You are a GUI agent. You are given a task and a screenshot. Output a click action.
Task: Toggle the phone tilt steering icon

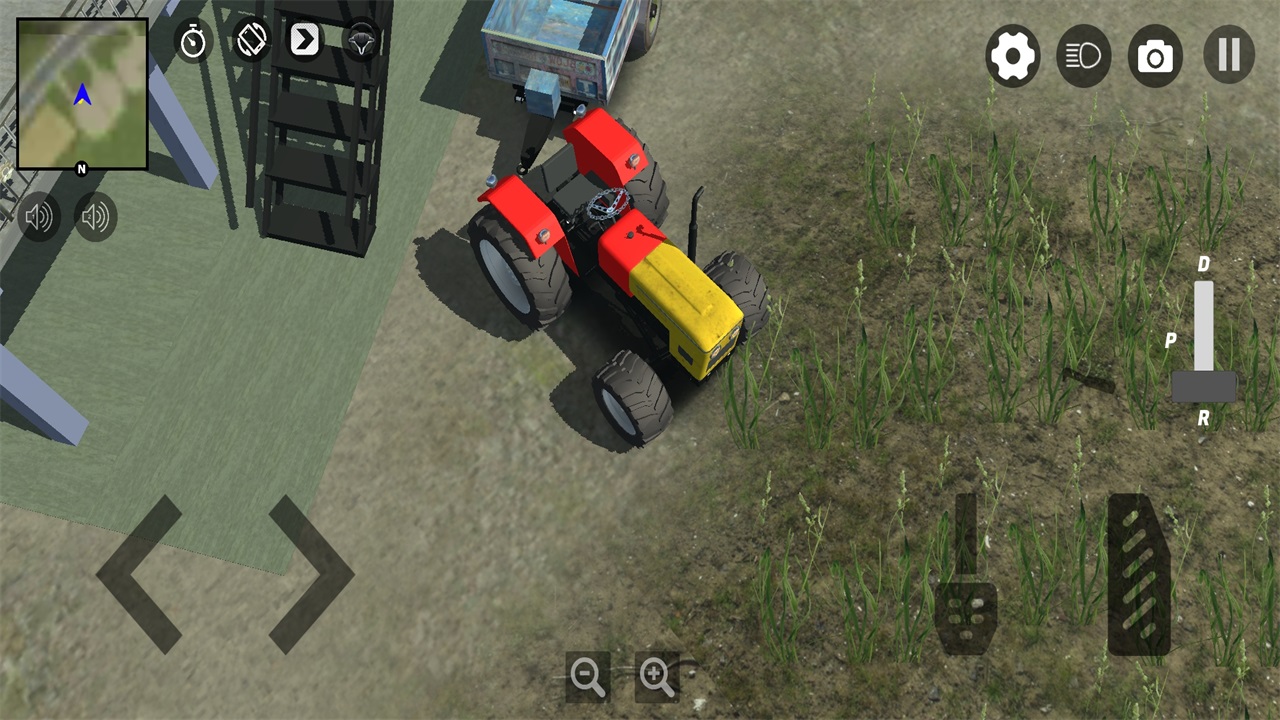click(x=251, y=40)
